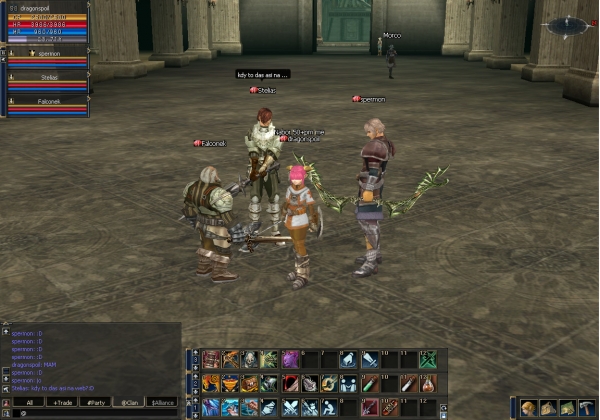Activate the red orange potion flask slot
Screen dimensions: 600x420
(x=427, y=383)
